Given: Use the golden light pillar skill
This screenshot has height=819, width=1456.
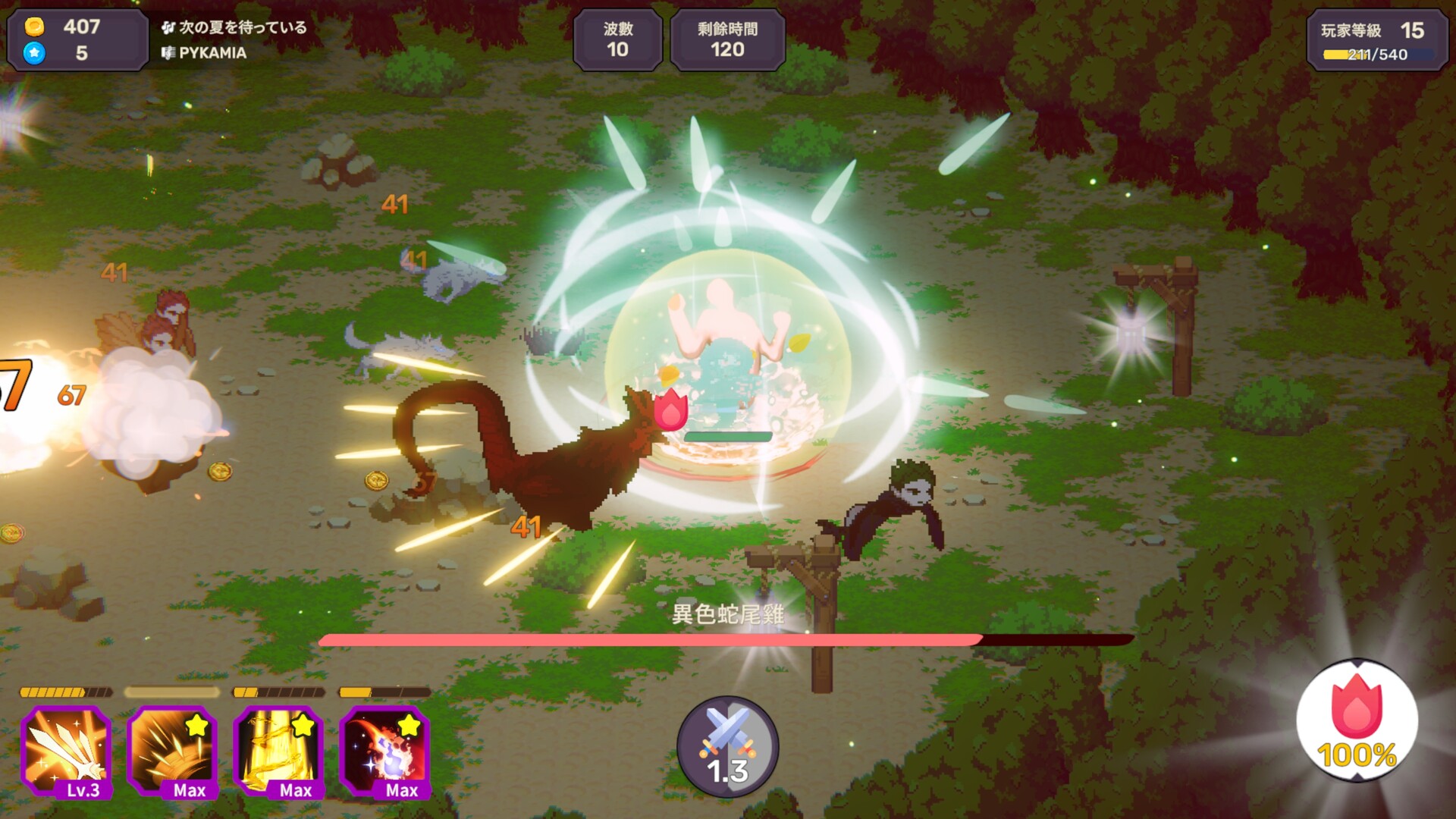Looking at the screenshot, I should (x=278, y=751).
